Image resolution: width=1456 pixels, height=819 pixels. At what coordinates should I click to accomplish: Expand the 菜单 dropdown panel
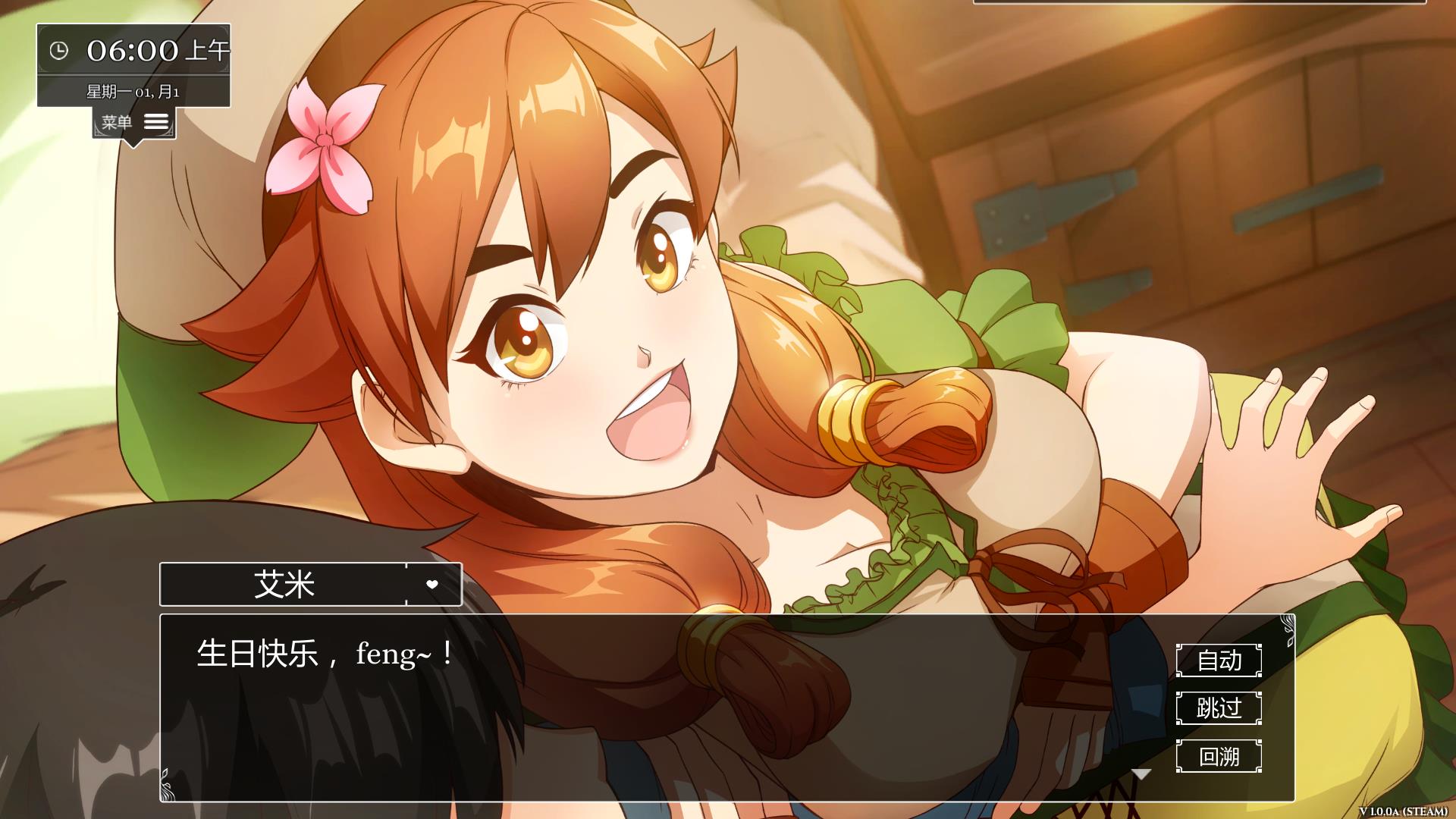point(135,121)
